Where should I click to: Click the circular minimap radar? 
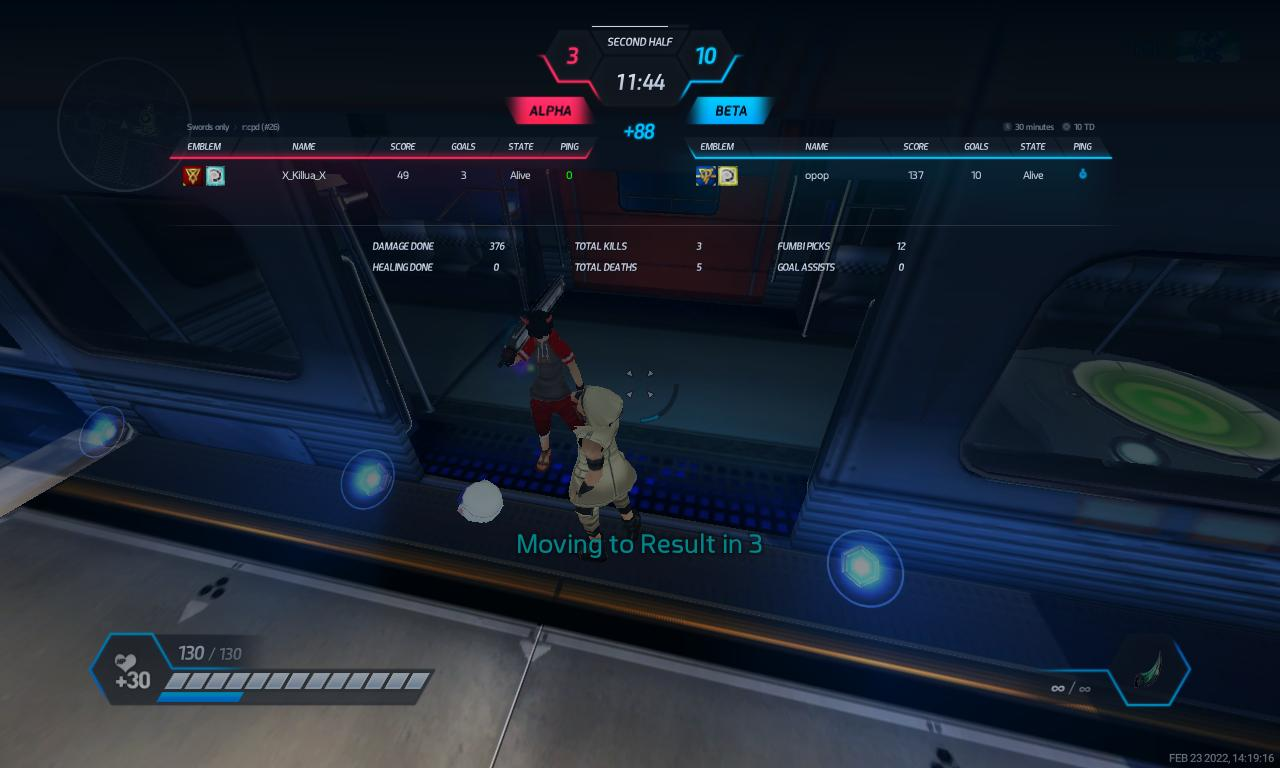[x=124, y=124]
